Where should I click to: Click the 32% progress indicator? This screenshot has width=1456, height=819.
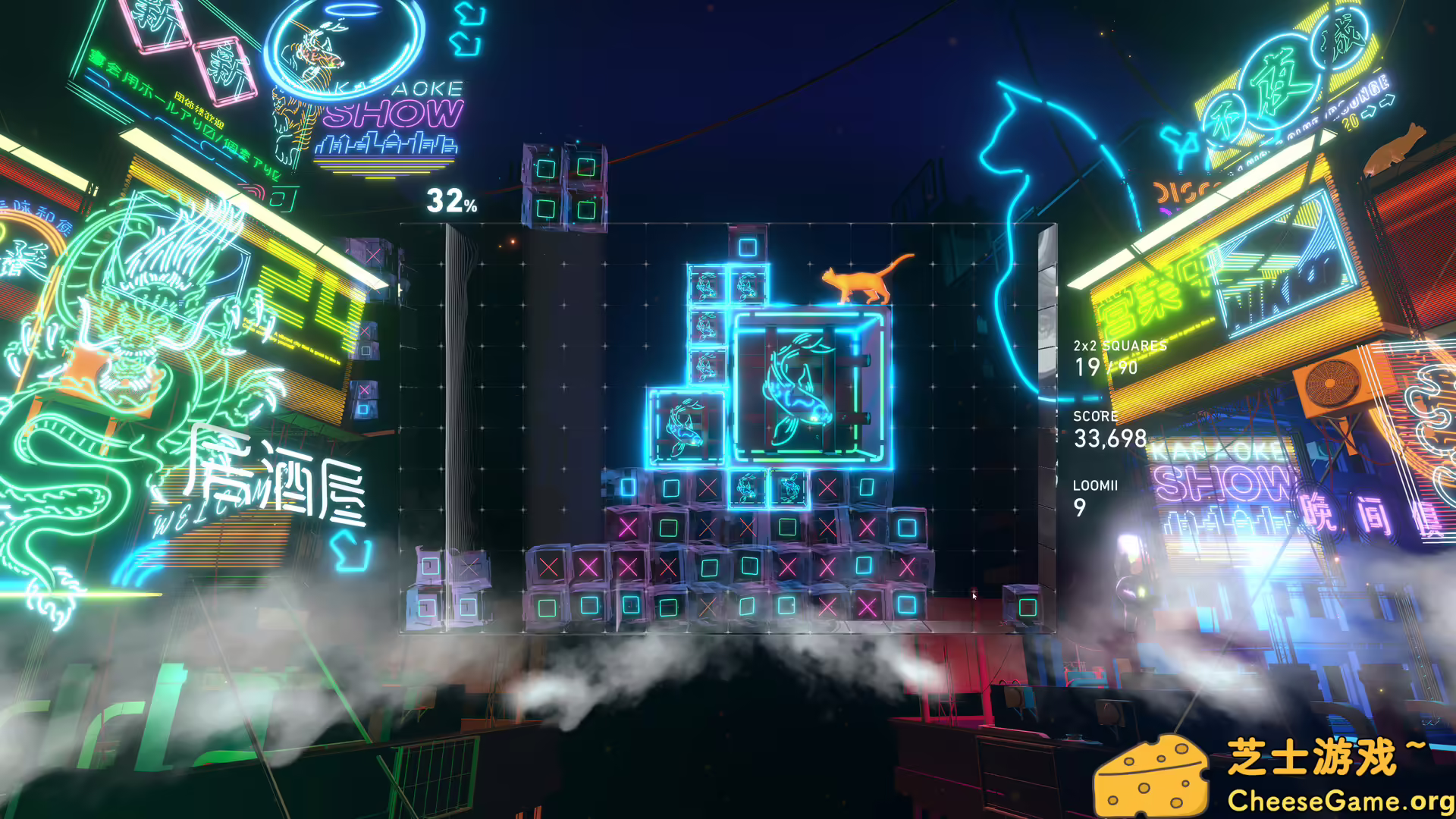click(450, 202)
